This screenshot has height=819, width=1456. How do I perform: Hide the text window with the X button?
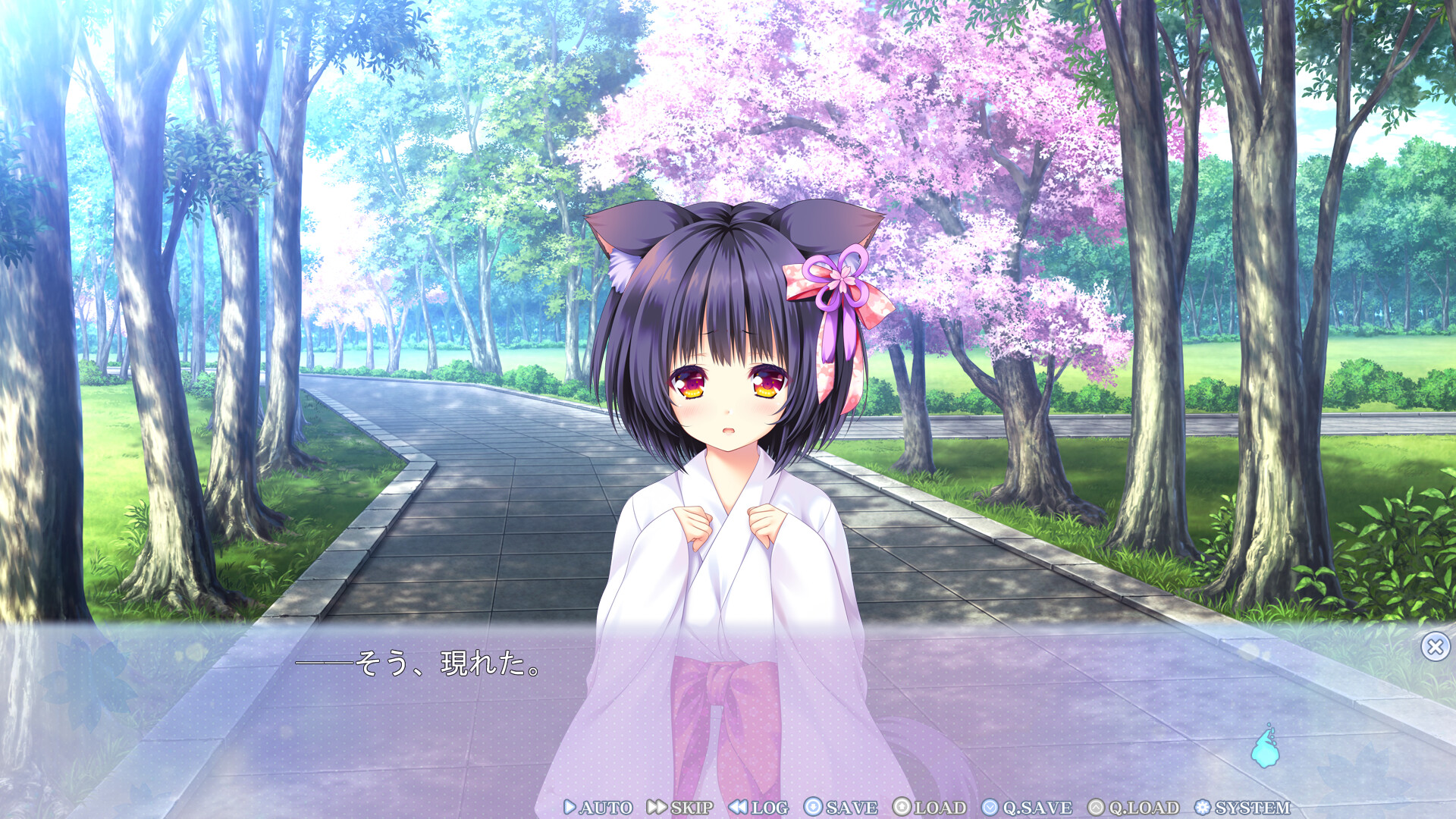coord(1435,647)
